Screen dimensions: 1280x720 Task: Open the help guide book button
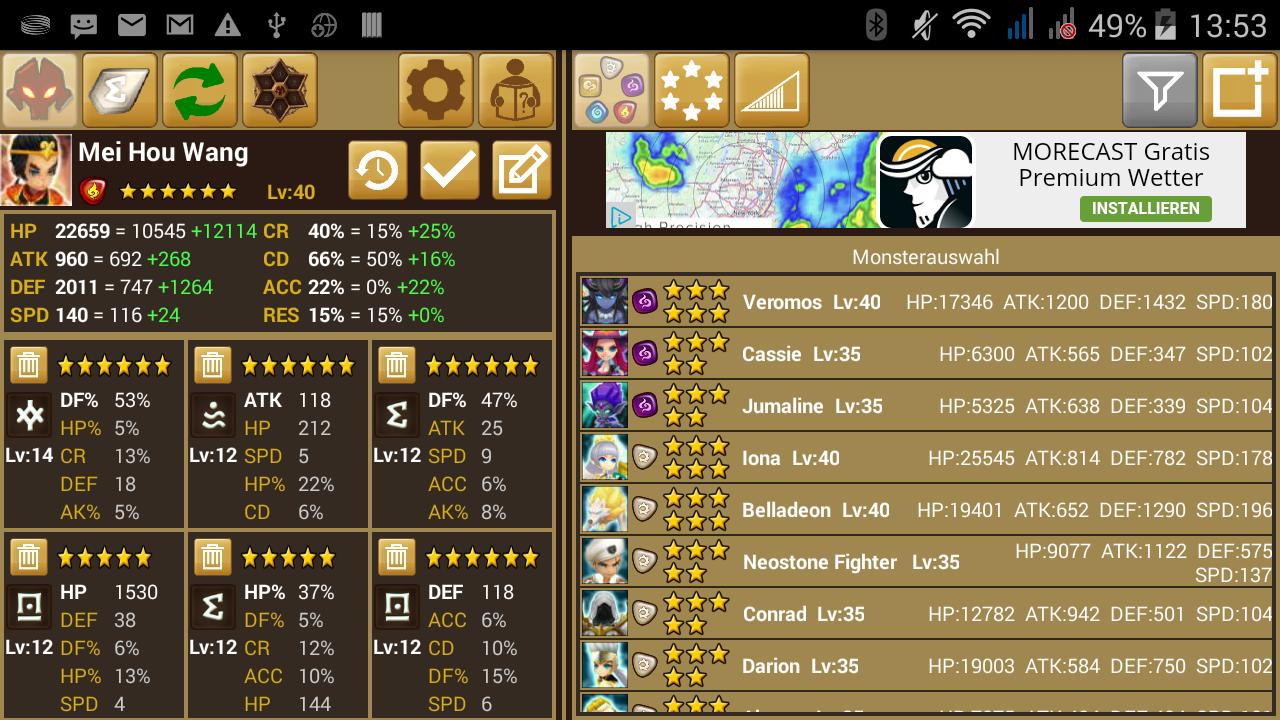point(516,91)
